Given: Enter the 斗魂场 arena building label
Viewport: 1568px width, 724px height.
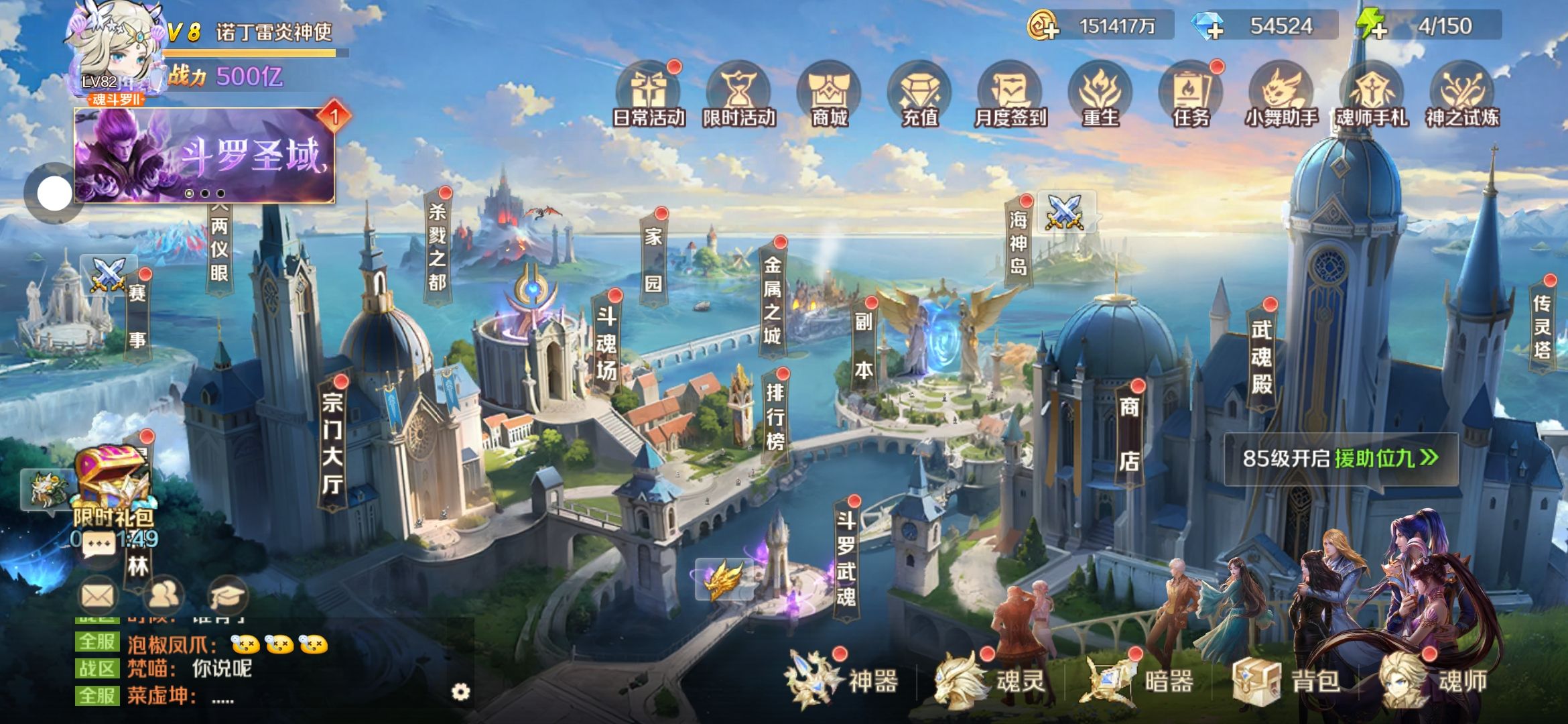Looking at the screenshot, I should pyautogui.click(x=606, y=343).
